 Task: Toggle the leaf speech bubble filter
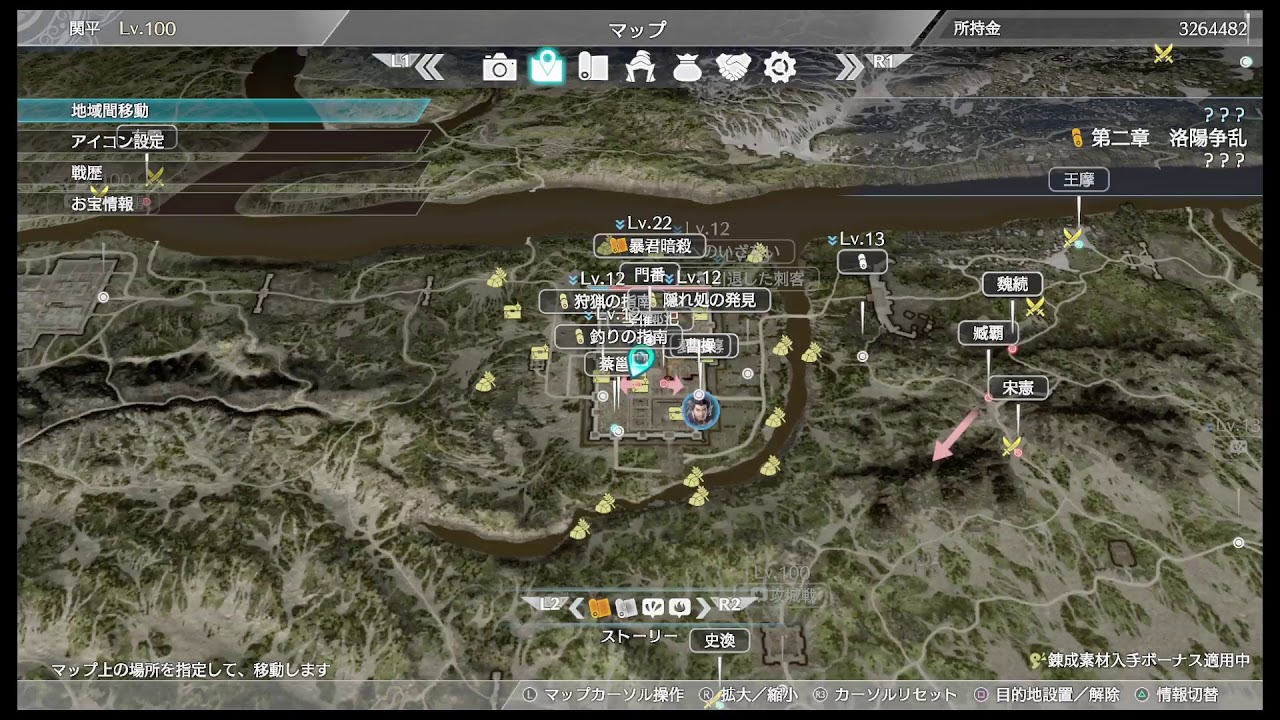pyautogui.click(x=654, y=607)
